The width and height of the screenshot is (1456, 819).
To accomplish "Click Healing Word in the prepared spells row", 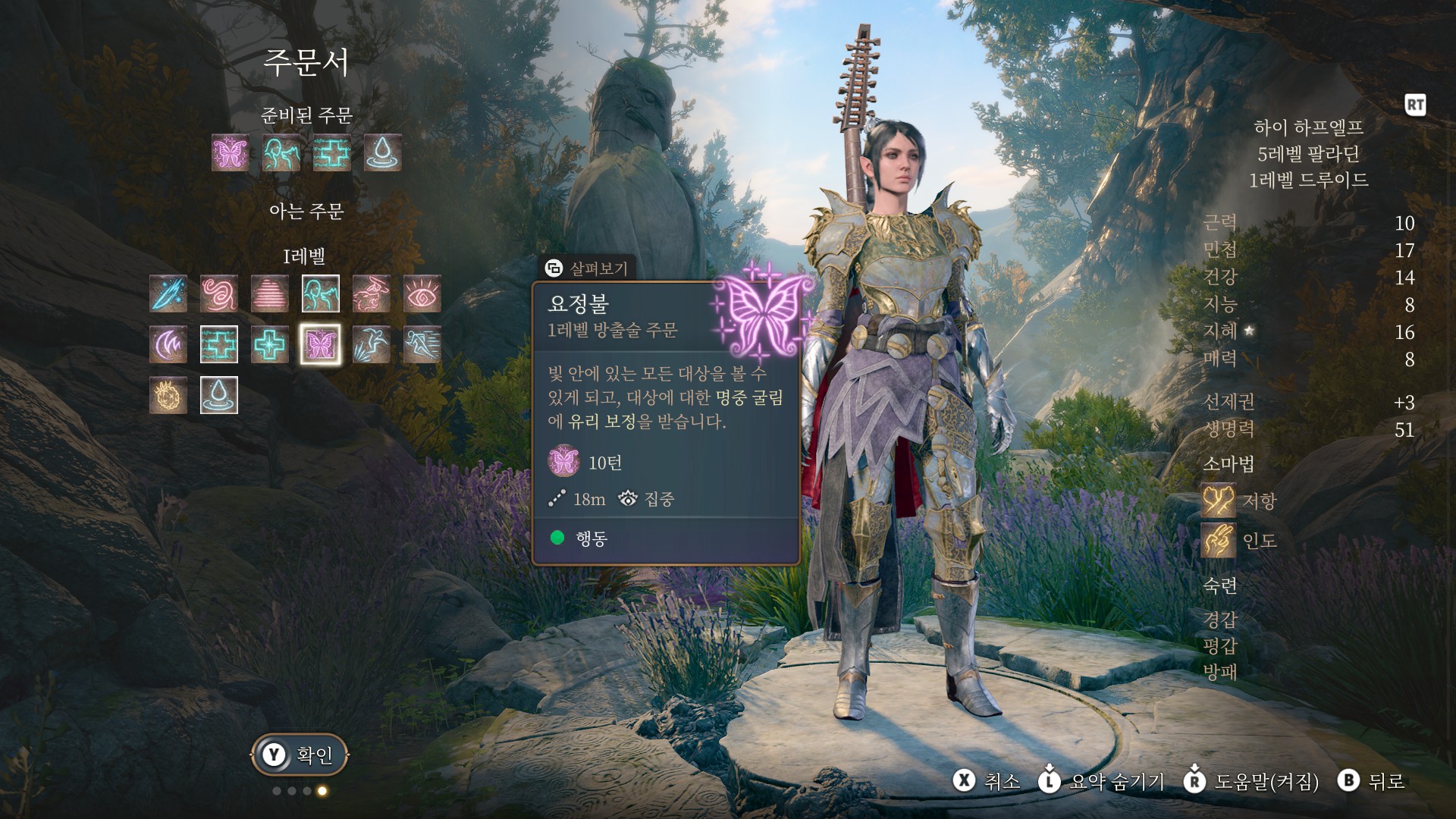I will (332, 153).
